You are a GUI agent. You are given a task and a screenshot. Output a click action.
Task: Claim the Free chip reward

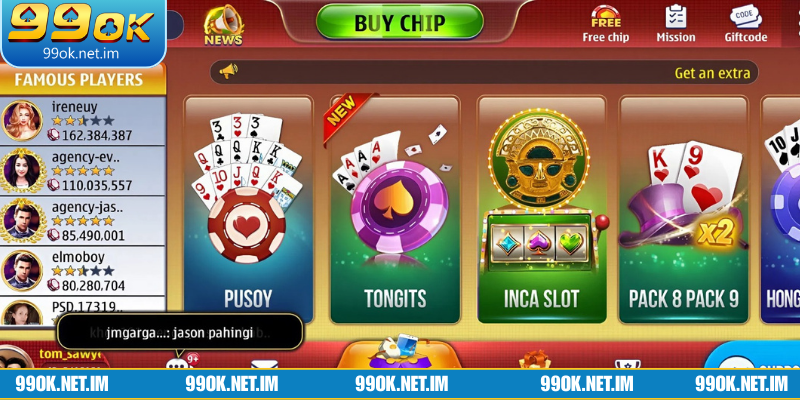pos(606,24)
